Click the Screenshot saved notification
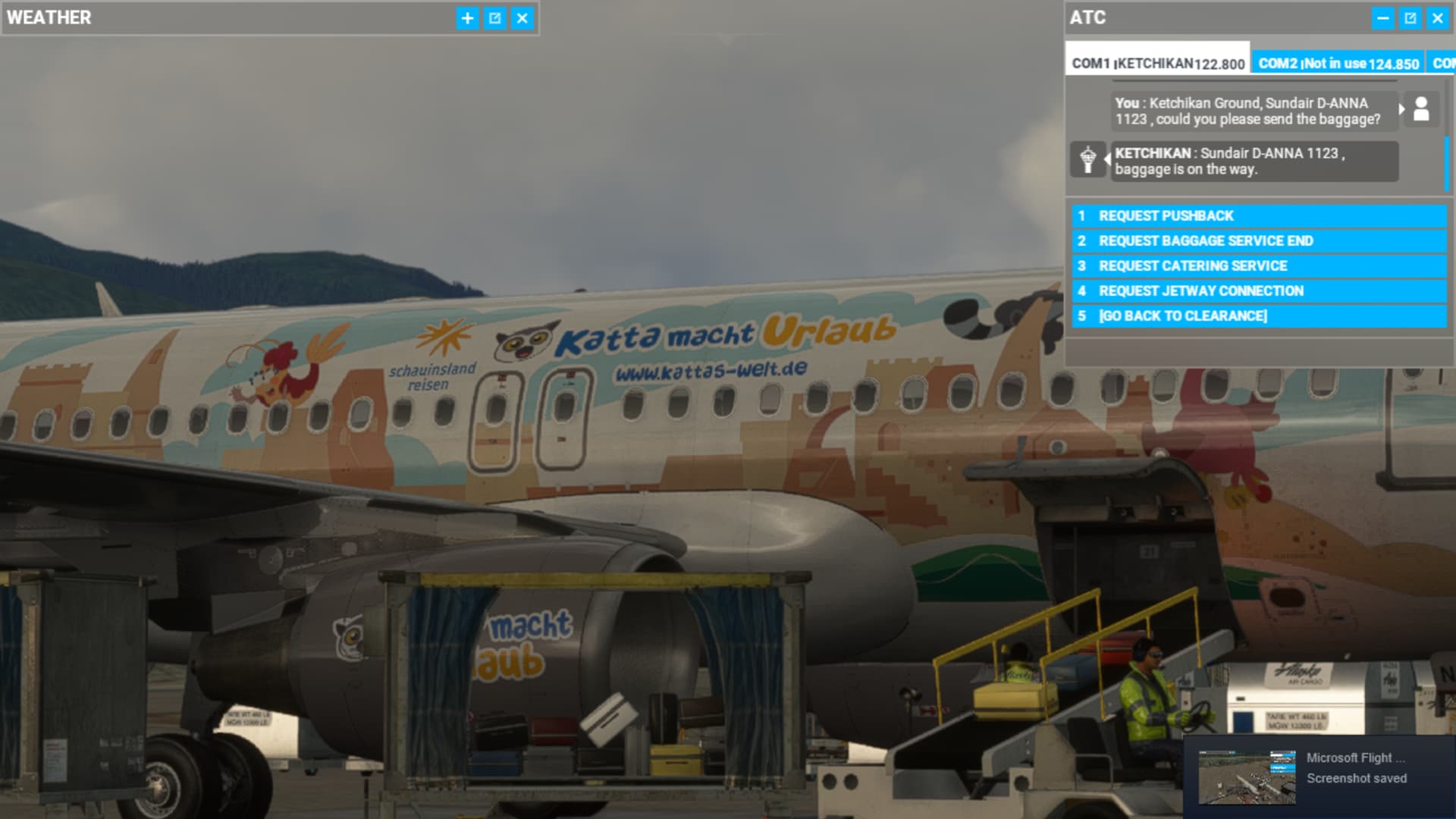 tap(1357, 778)
